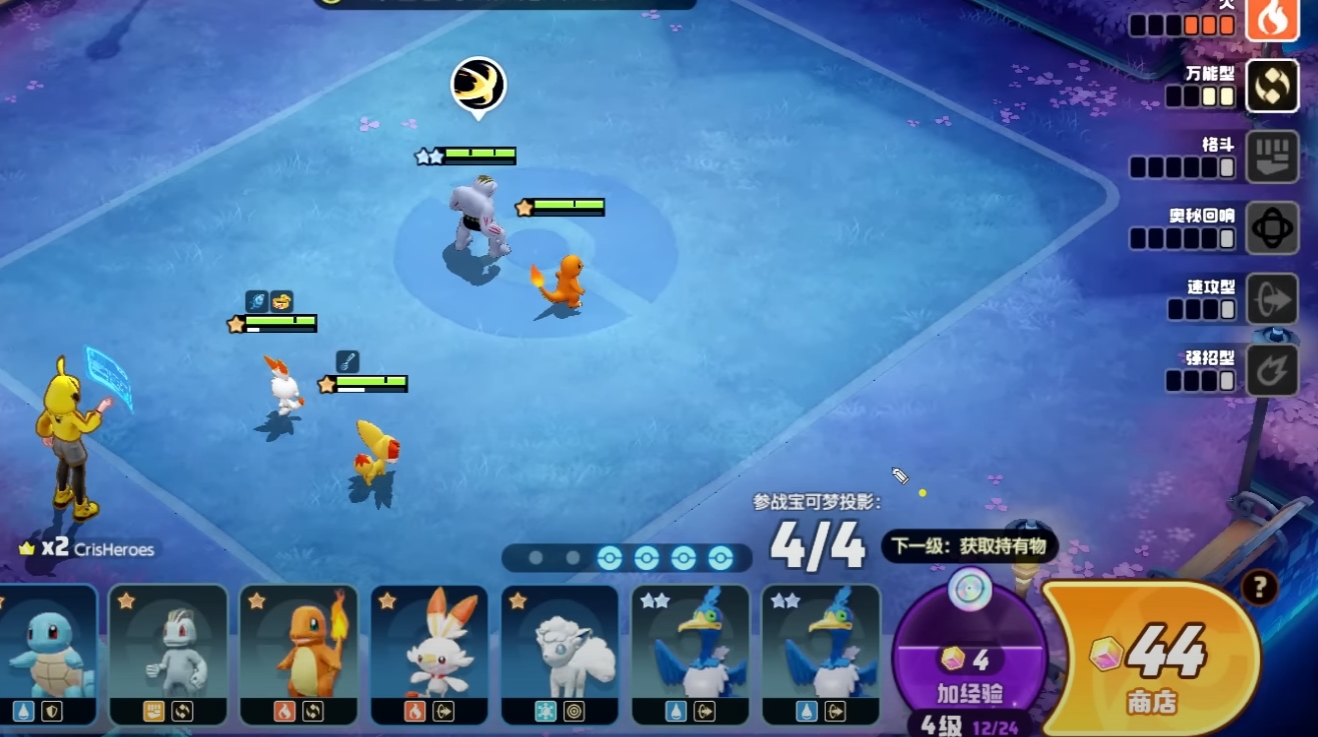
Task: Open the 万能型 synergy icon
Action: coord(1272,86)
